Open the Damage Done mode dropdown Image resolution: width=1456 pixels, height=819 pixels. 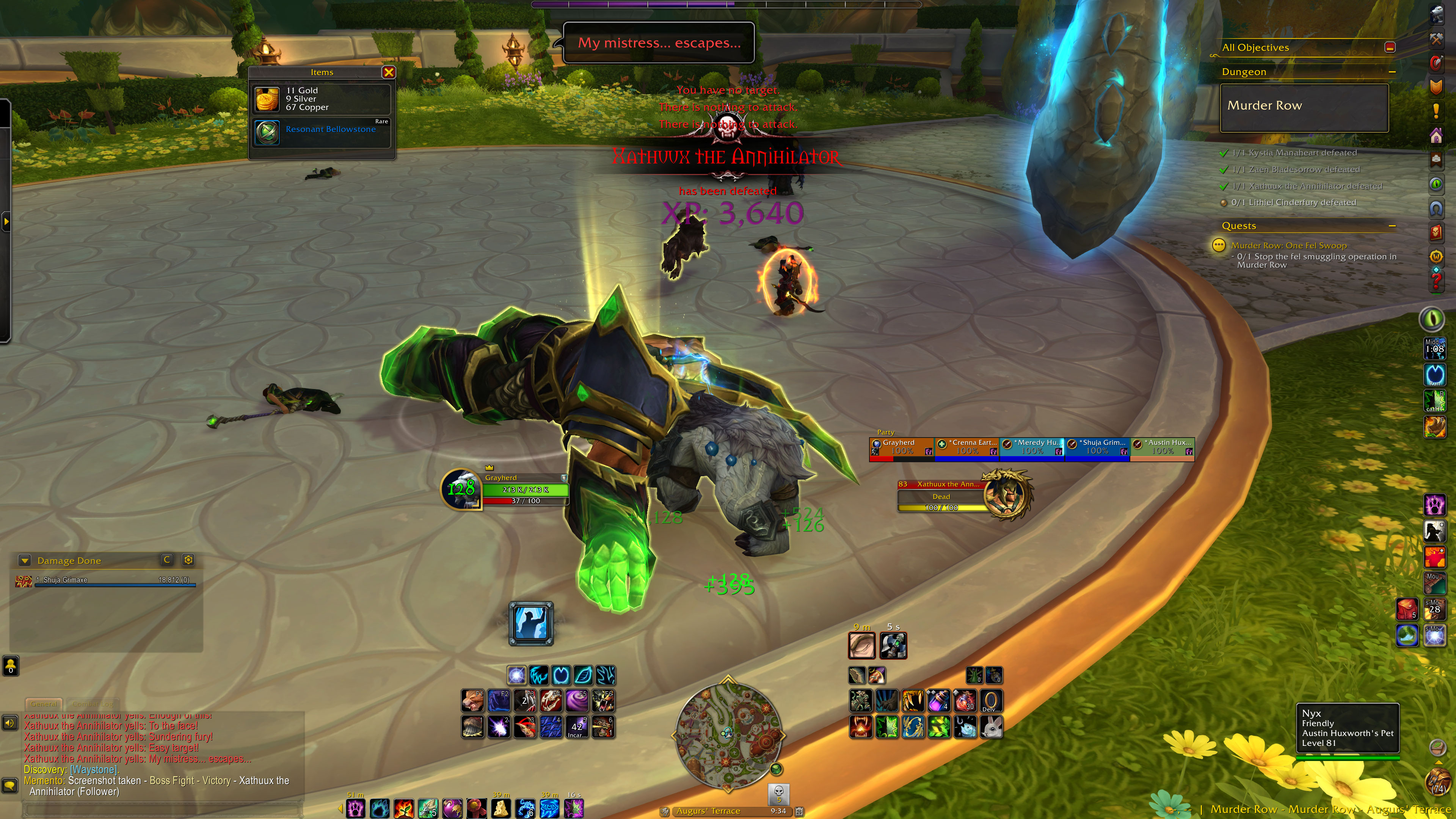point(24,561)
